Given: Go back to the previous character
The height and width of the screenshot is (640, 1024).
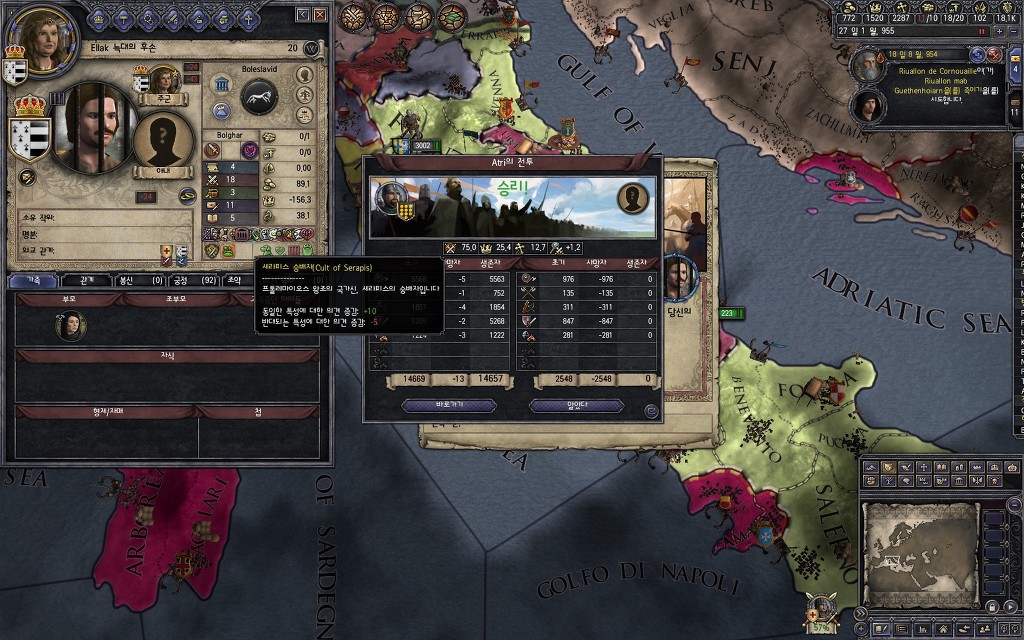Looking at the screenshot, I should coord(302,16).
